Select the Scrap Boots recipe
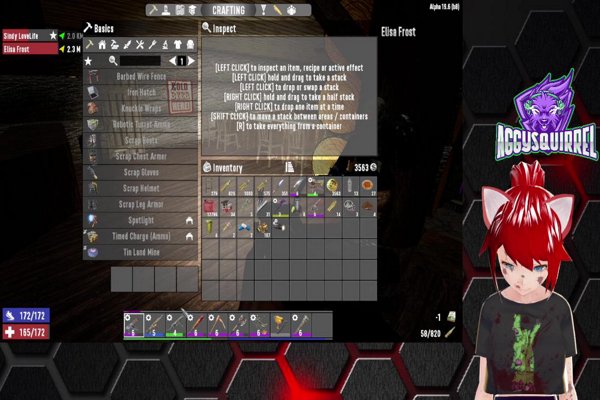The width and height of the screenshot is (600, 400). (x=140, y=140)
